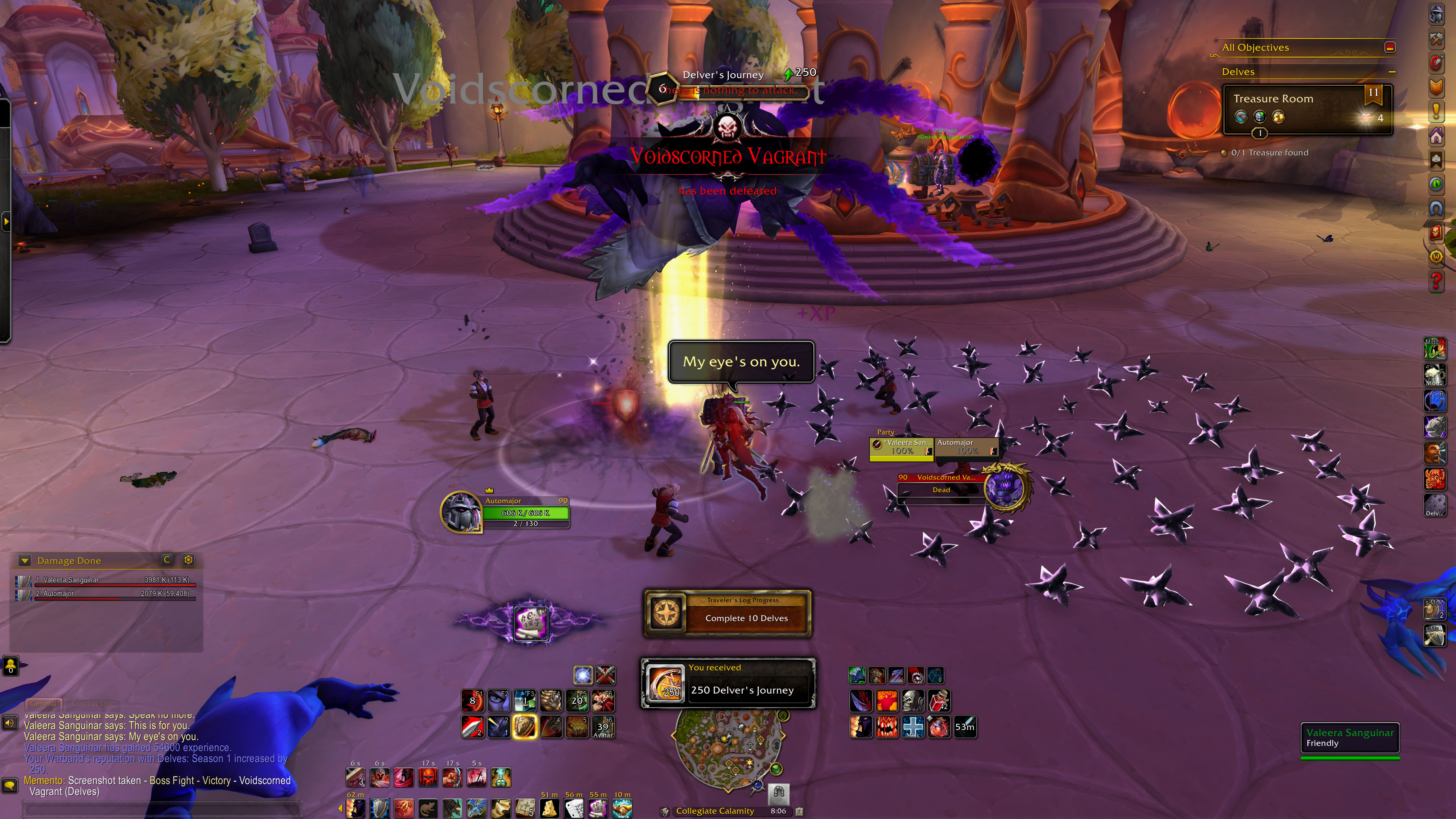Image resolution: width=1456 pixels, height=819 pixels.
Task: Open the Damage Done settings gear
Action: pyautogui.click(x=188, y=560)
